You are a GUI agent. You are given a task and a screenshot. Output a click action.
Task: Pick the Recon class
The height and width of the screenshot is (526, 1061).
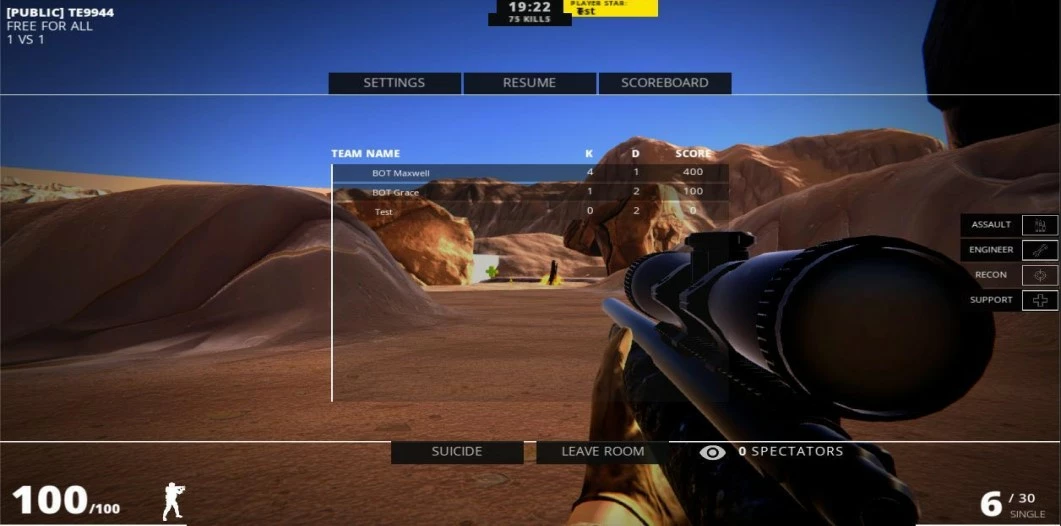click(x=1008, y=275)
